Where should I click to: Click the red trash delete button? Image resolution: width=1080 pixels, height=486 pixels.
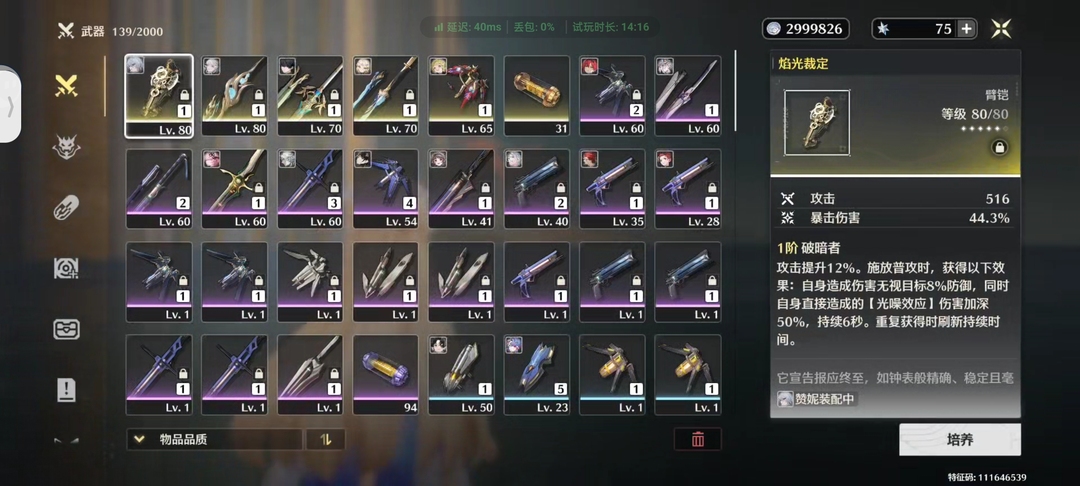tap(697, 439)
